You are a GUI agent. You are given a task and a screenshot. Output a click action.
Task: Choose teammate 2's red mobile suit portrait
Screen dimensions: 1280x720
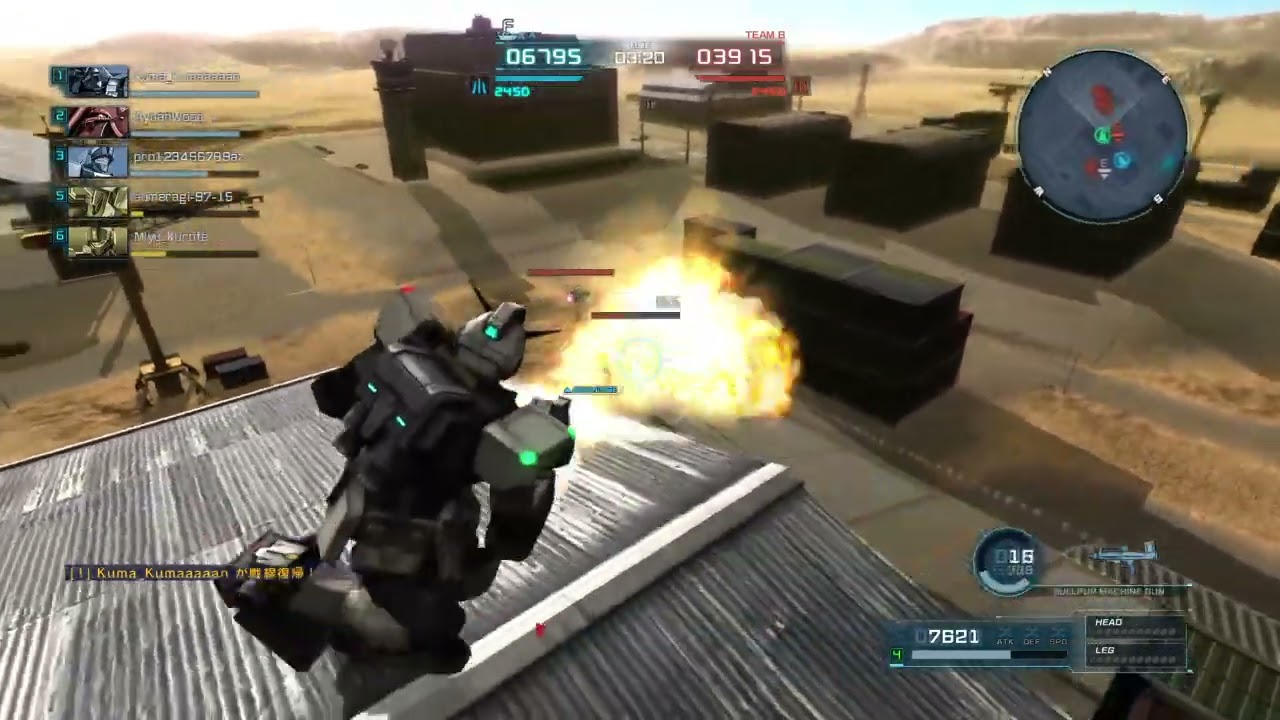click(x=98, y=121)
